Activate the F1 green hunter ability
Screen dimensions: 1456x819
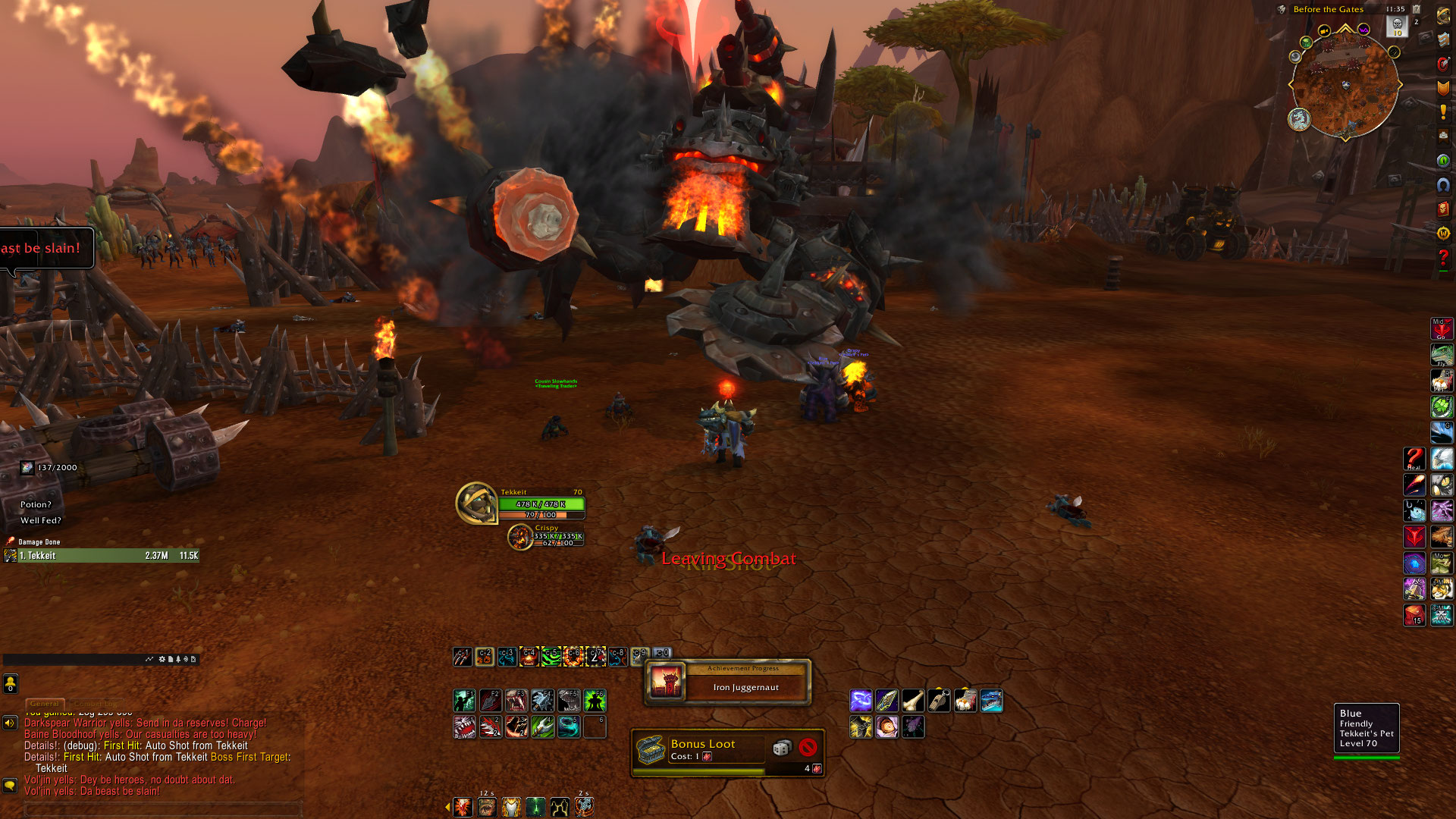(x=464, y=701)
